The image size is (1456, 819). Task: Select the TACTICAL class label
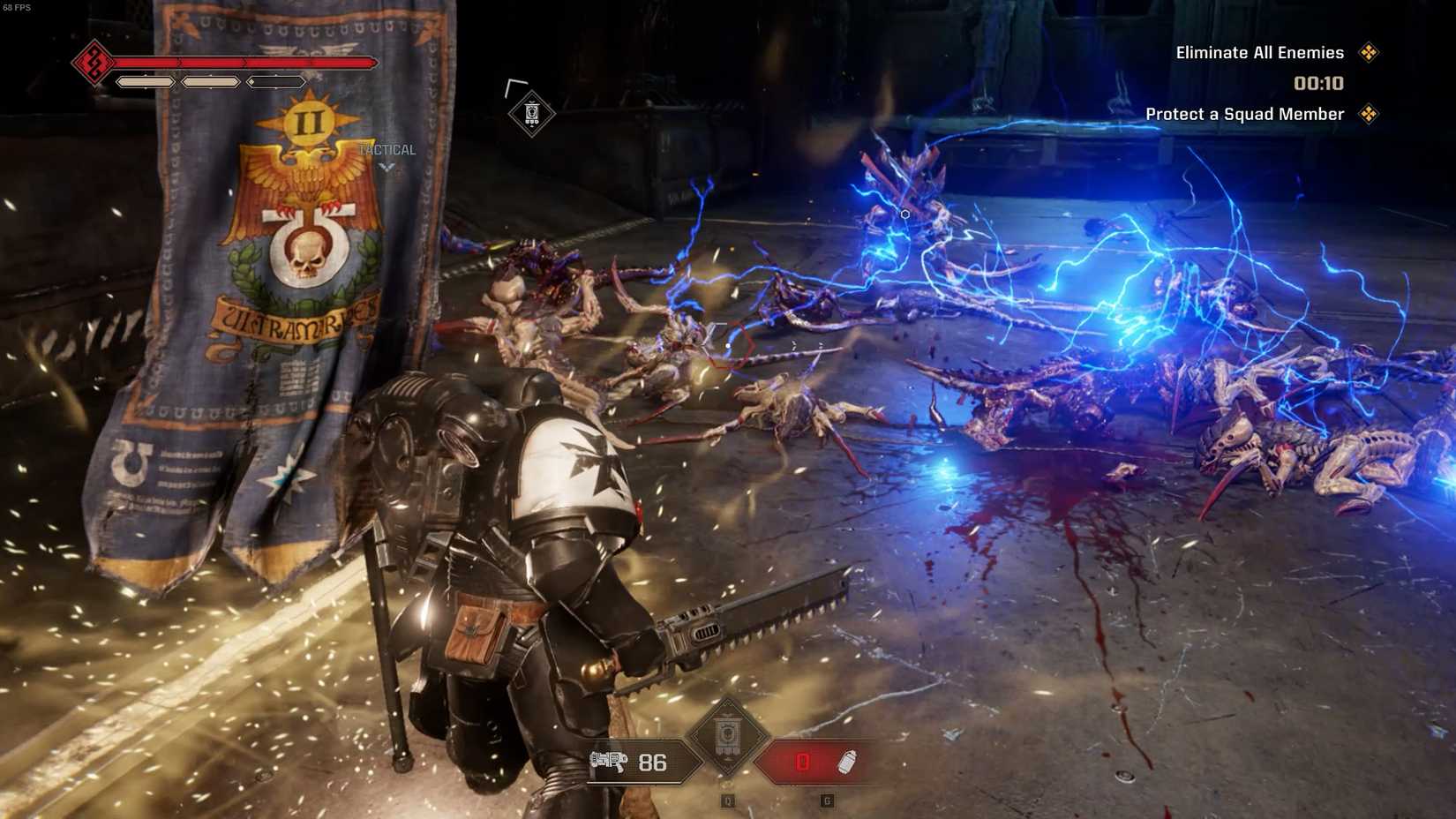point(387,150)
